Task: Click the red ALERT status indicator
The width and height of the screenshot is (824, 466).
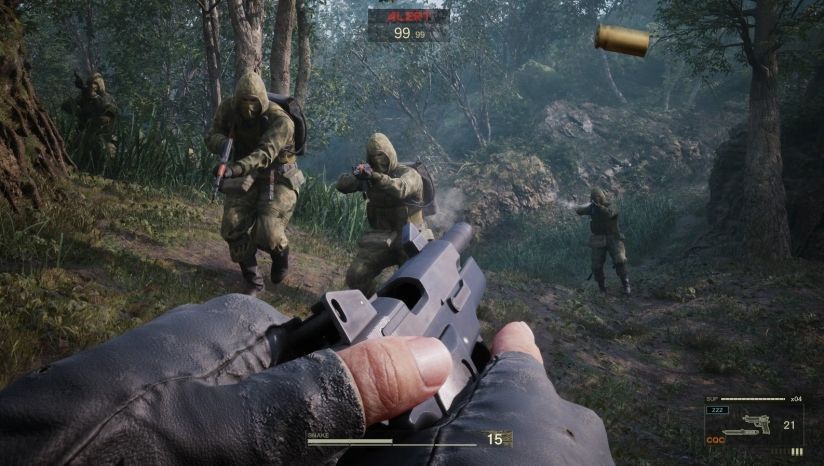Action: tap(407, 17)
